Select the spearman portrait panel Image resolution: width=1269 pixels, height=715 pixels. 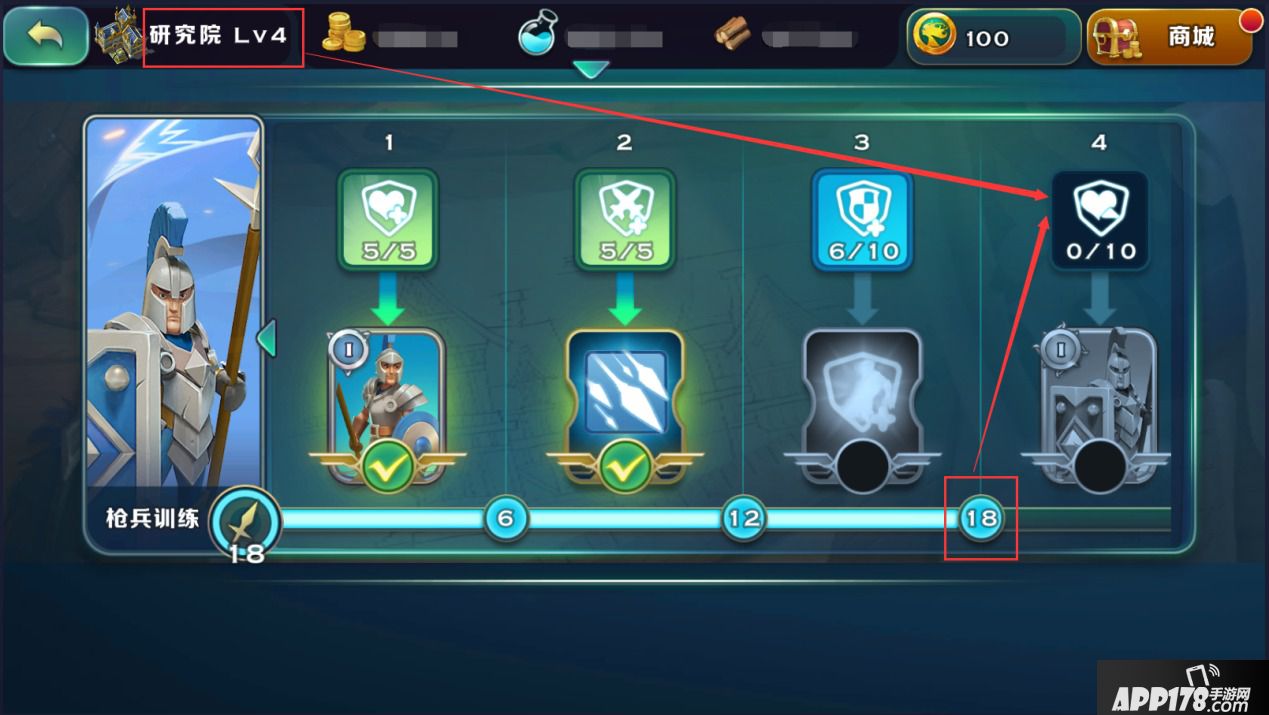tap(173, 310)
